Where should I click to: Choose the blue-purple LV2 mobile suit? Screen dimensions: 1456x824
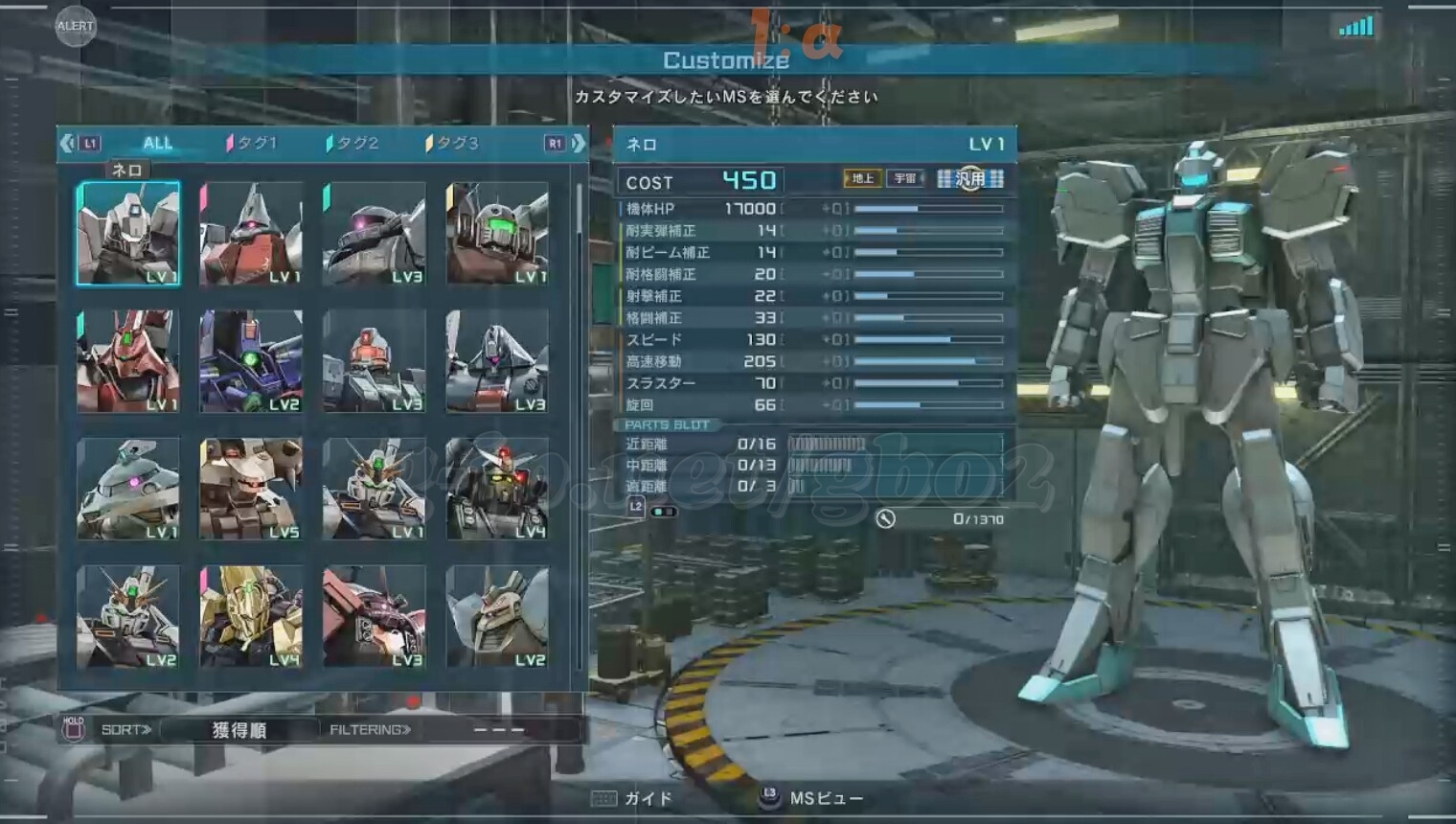point(251,361)
